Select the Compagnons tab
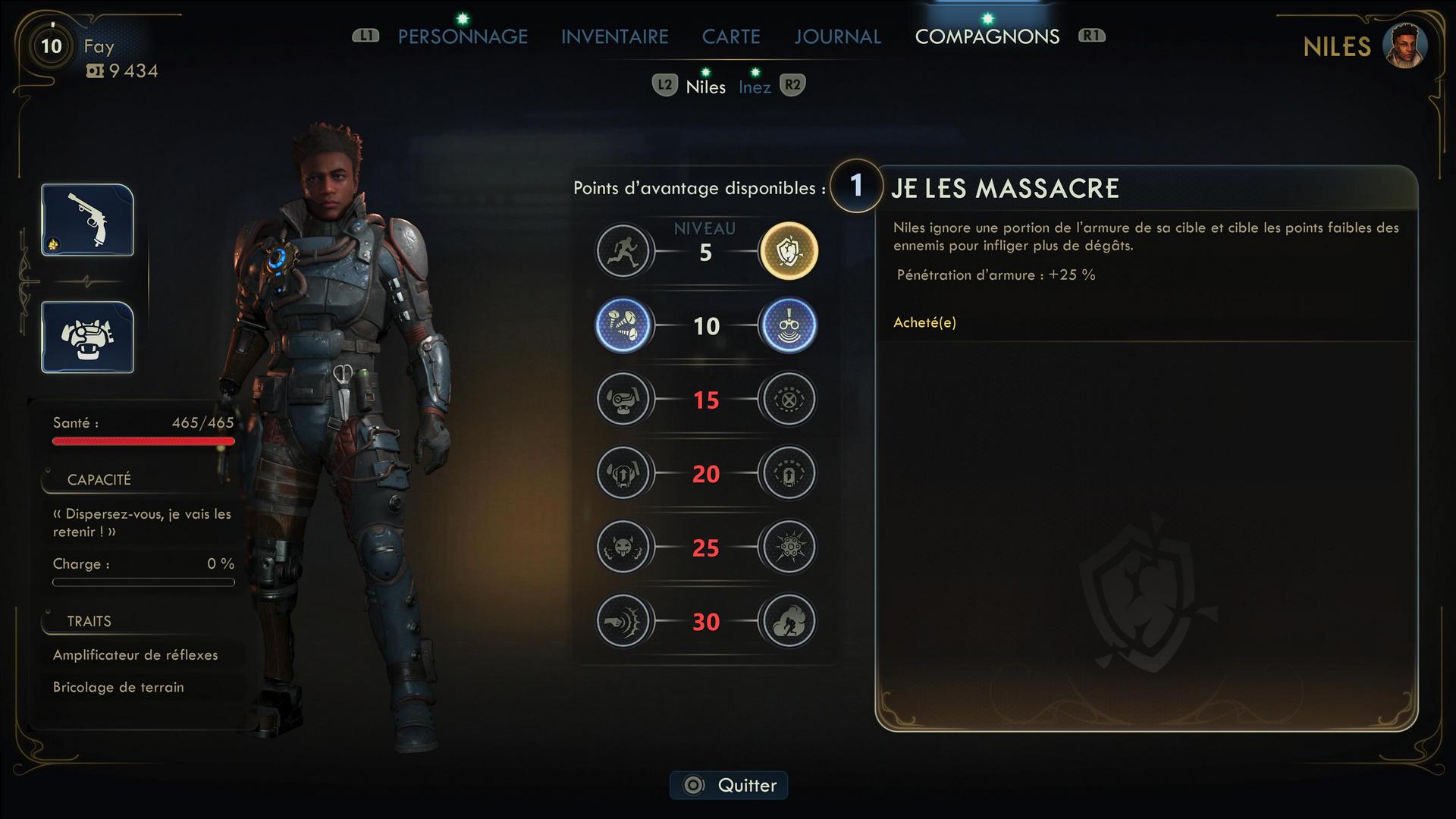This screenshot has width=1456, height=819. 987,36
